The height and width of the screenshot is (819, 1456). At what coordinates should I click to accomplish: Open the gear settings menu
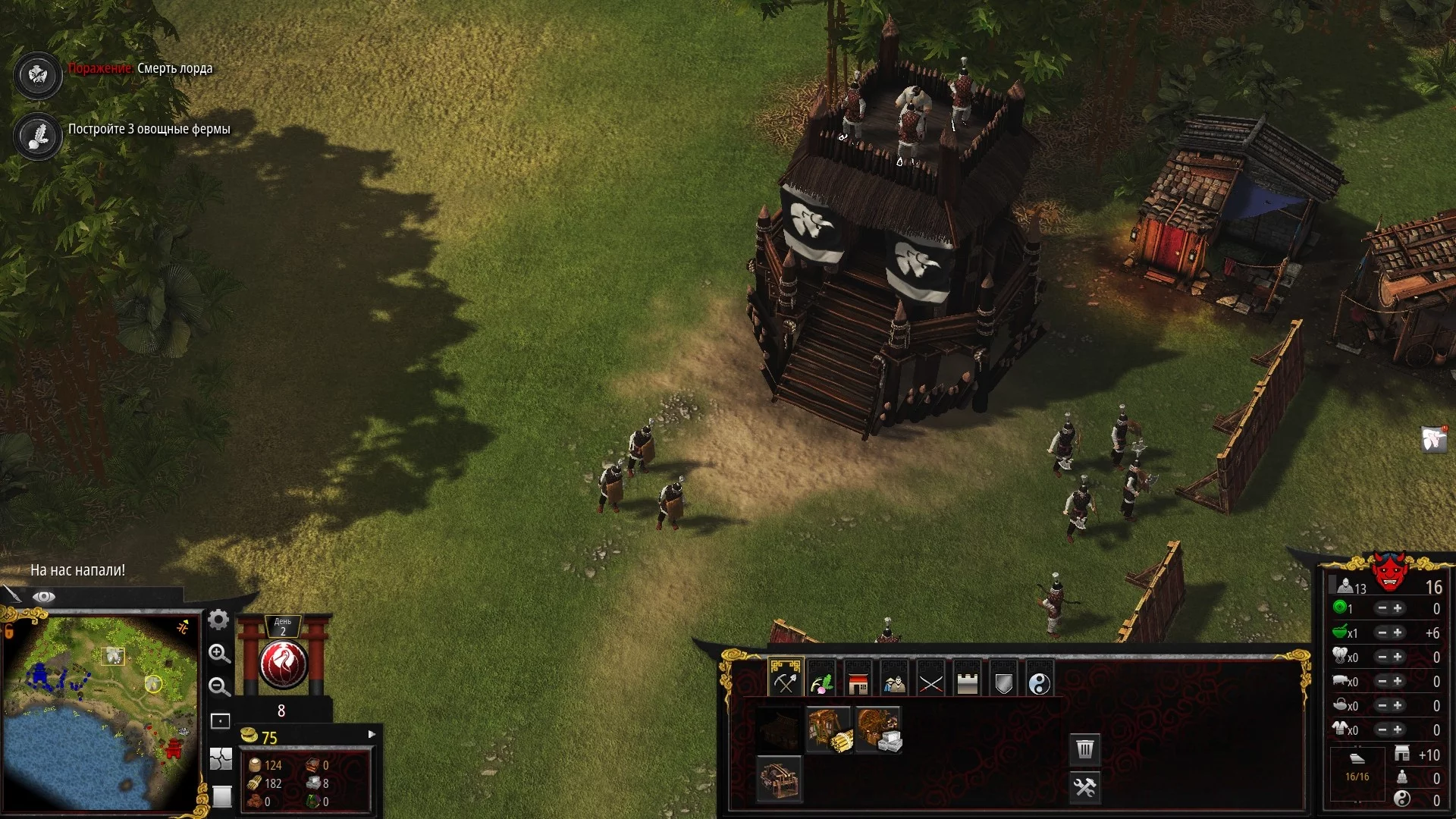(x=218, y=620)
